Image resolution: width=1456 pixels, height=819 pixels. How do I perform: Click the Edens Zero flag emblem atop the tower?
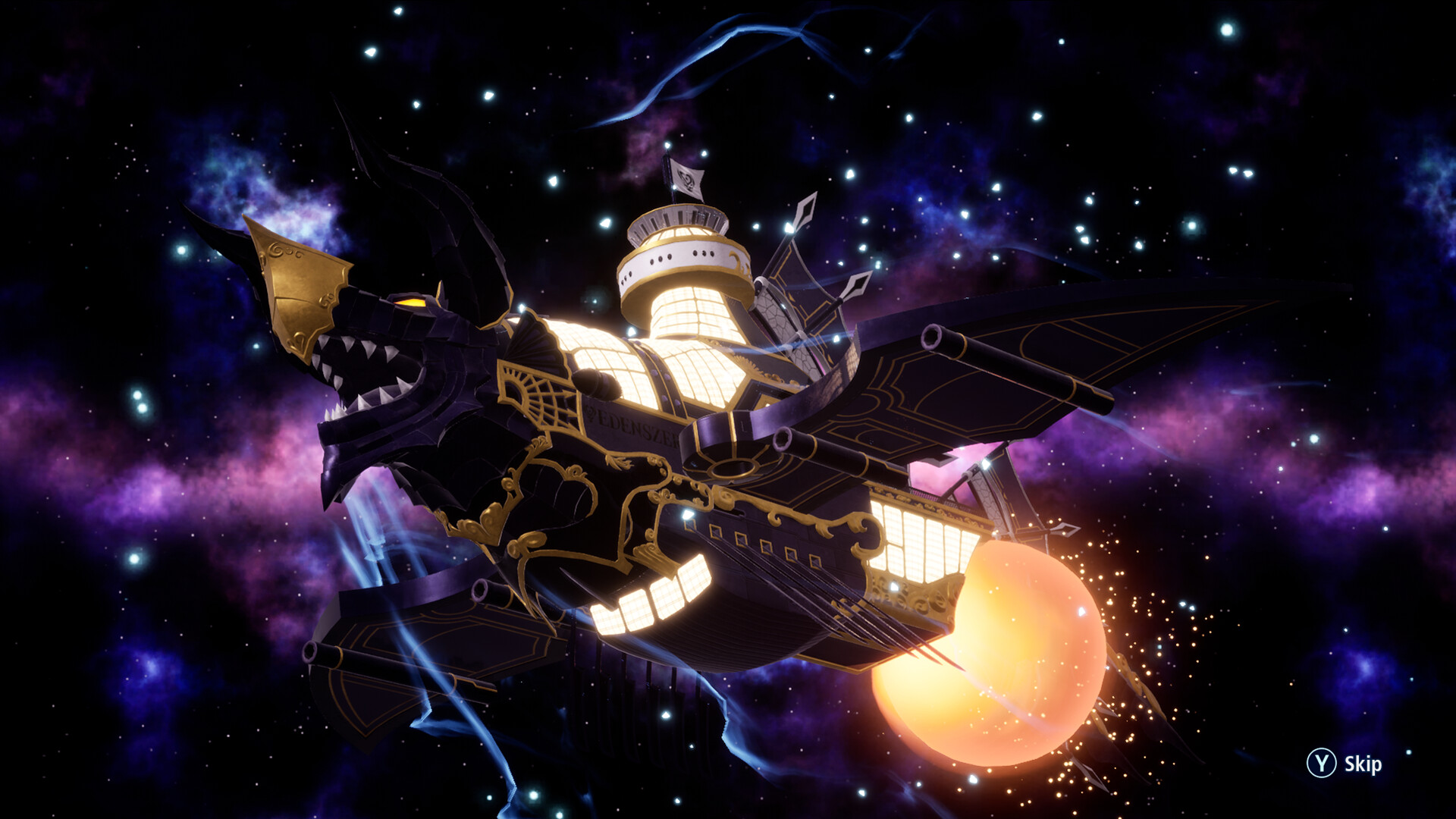(x=686, y=180)
